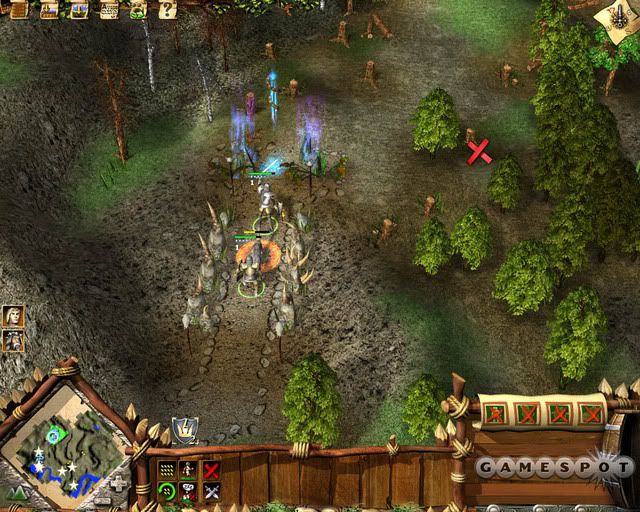This screenshot has height=512, width=640.
Task: Click the minimap plus signal button
Action: (x=118, y=482)
